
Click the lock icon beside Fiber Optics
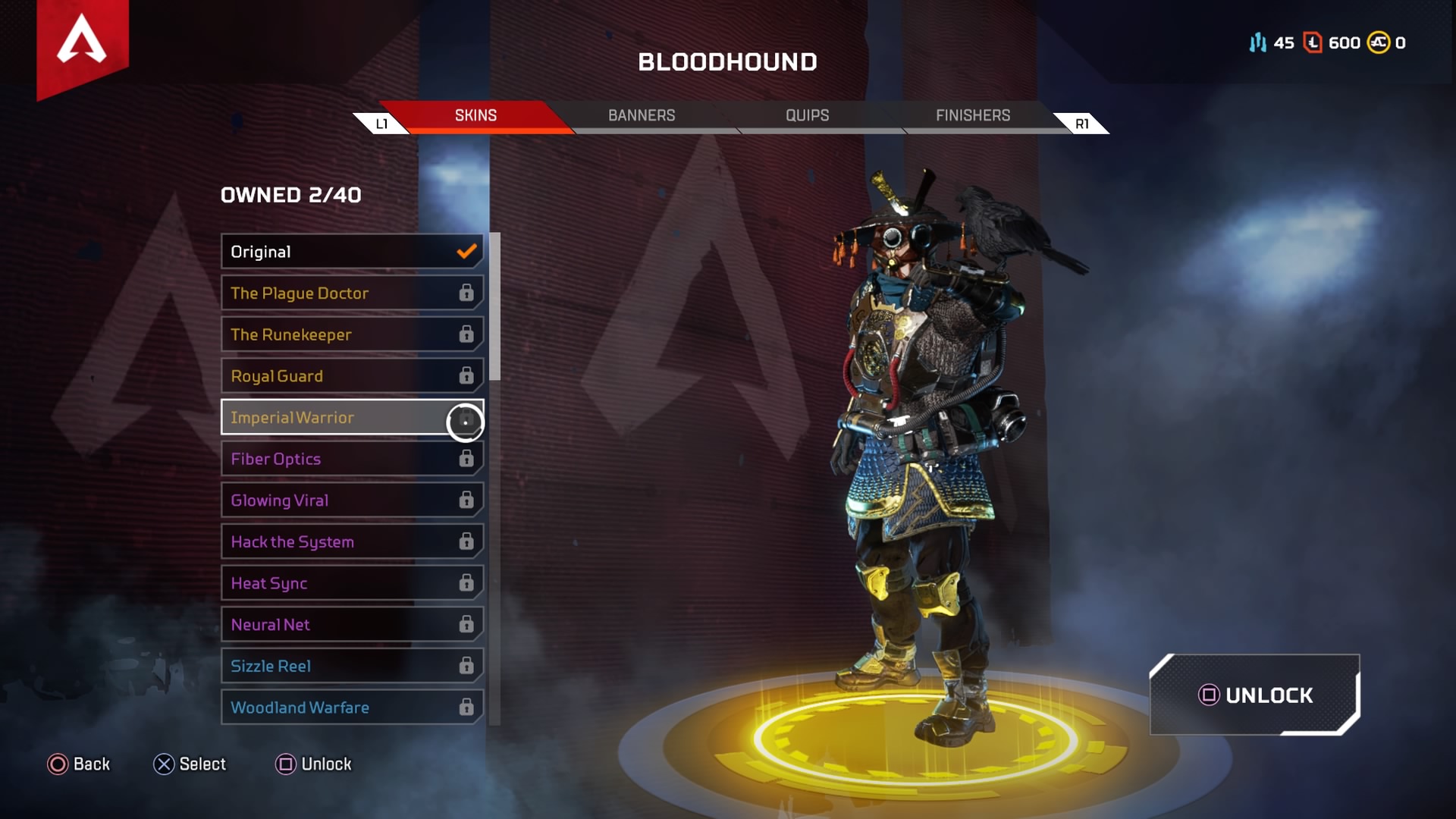pos(465,459)
